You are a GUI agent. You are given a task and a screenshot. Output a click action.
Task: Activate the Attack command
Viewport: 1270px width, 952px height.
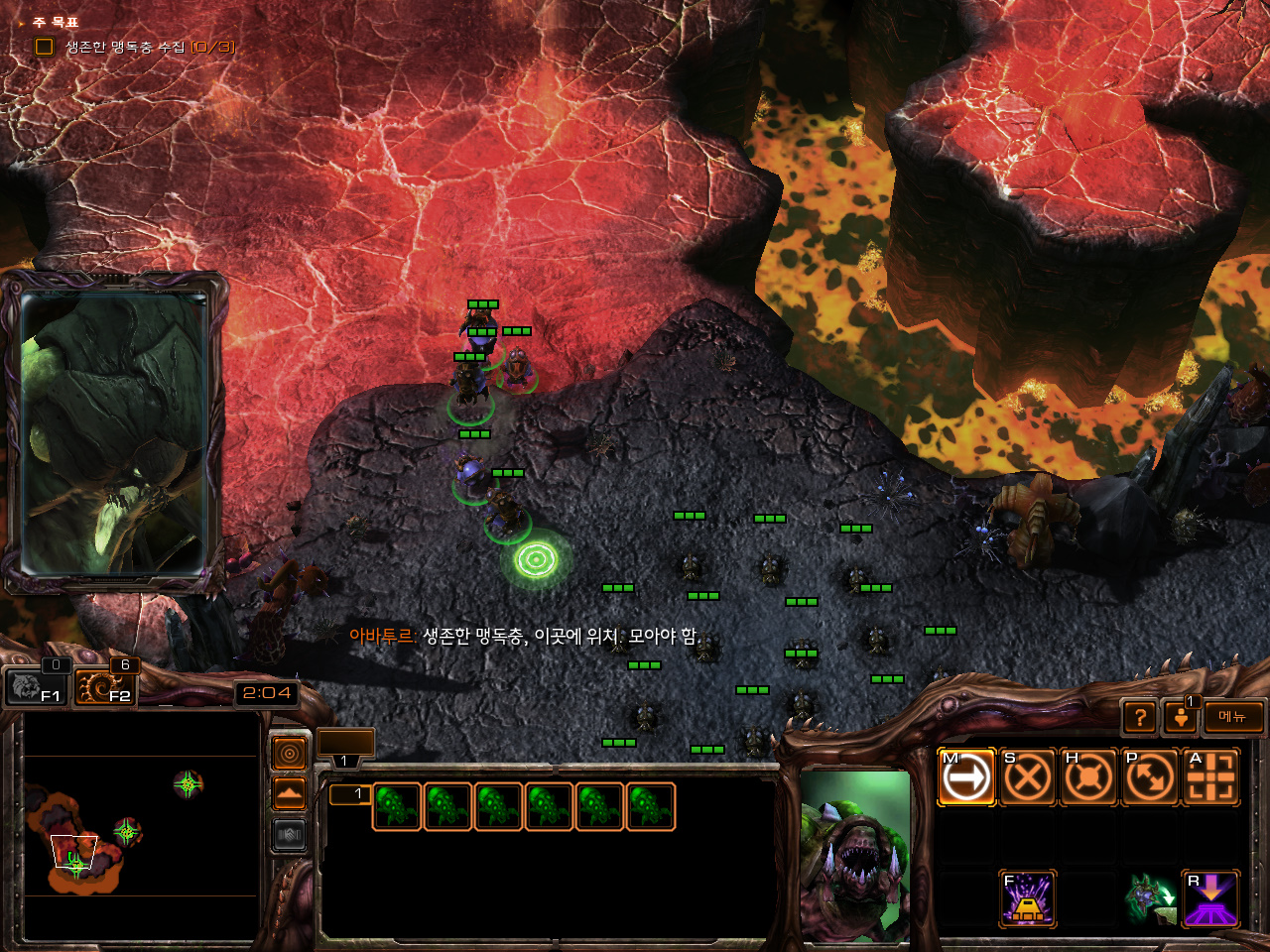[x=1210, y=776]
